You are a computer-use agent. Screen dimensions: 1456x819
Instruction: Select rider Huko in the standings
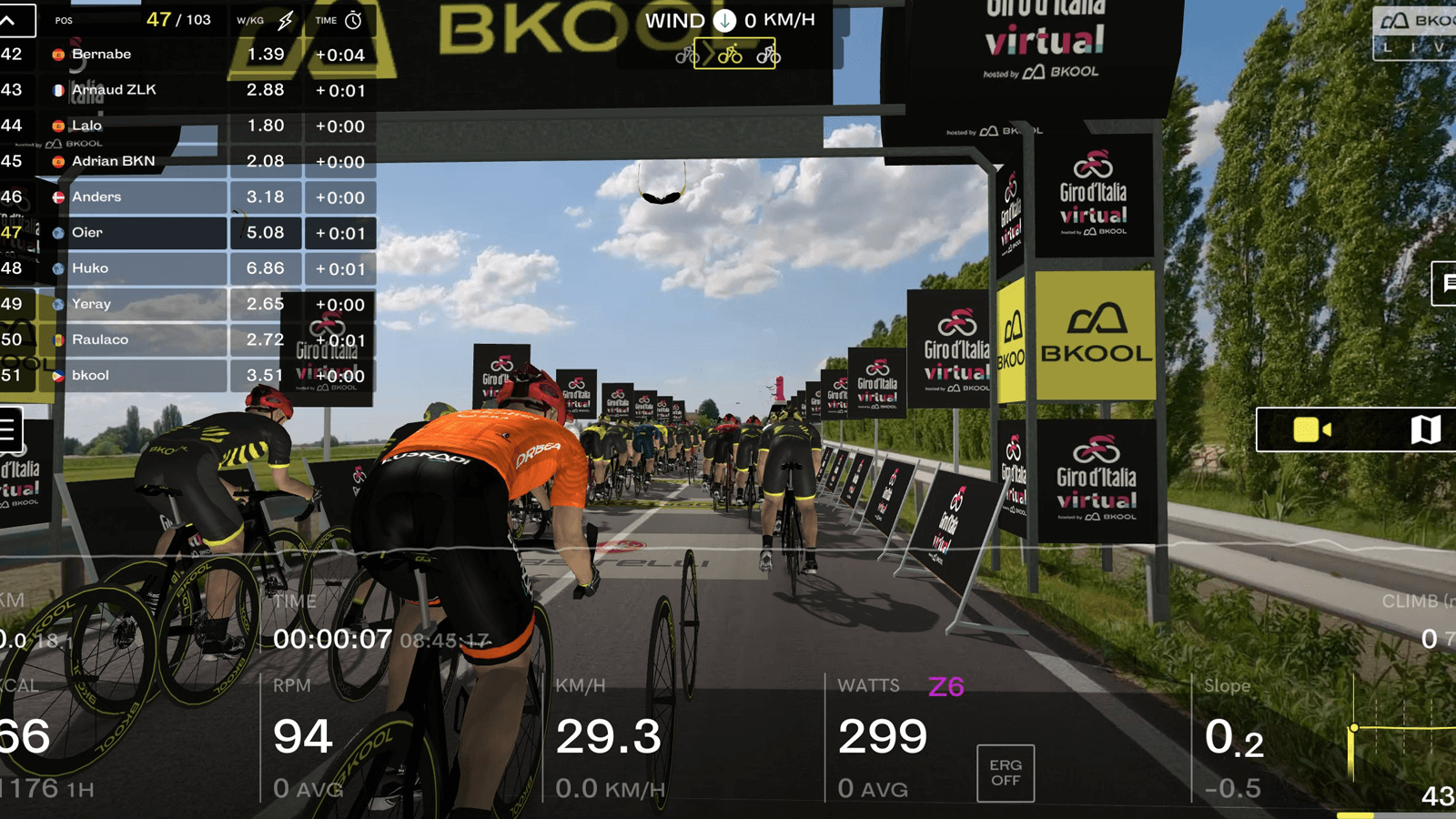pyautogui.click(x=136, y=268)
